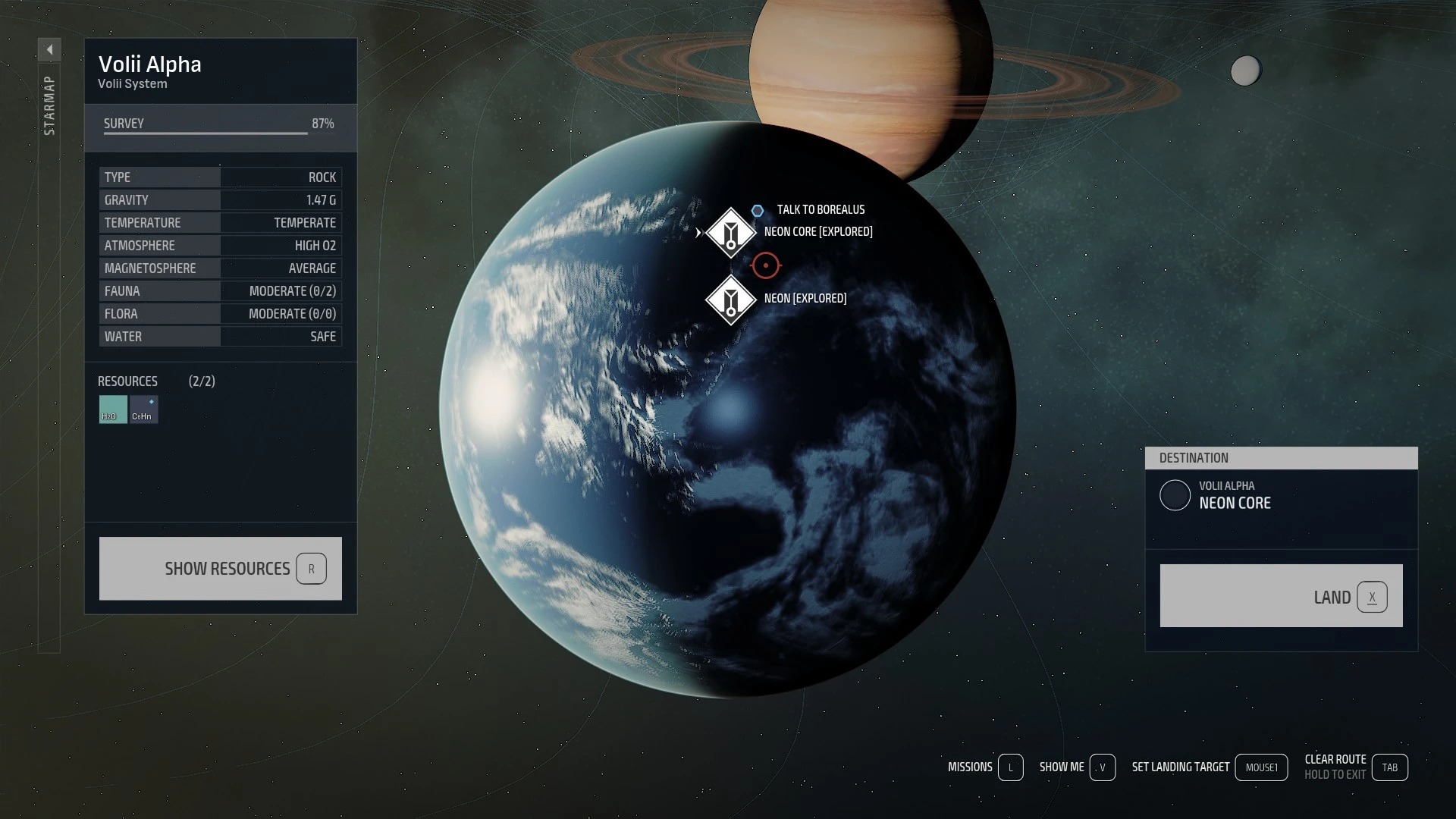Viewport: 1456px width, 819px height.
Task: Choose the H2O water resource tile
Action: 113,409
